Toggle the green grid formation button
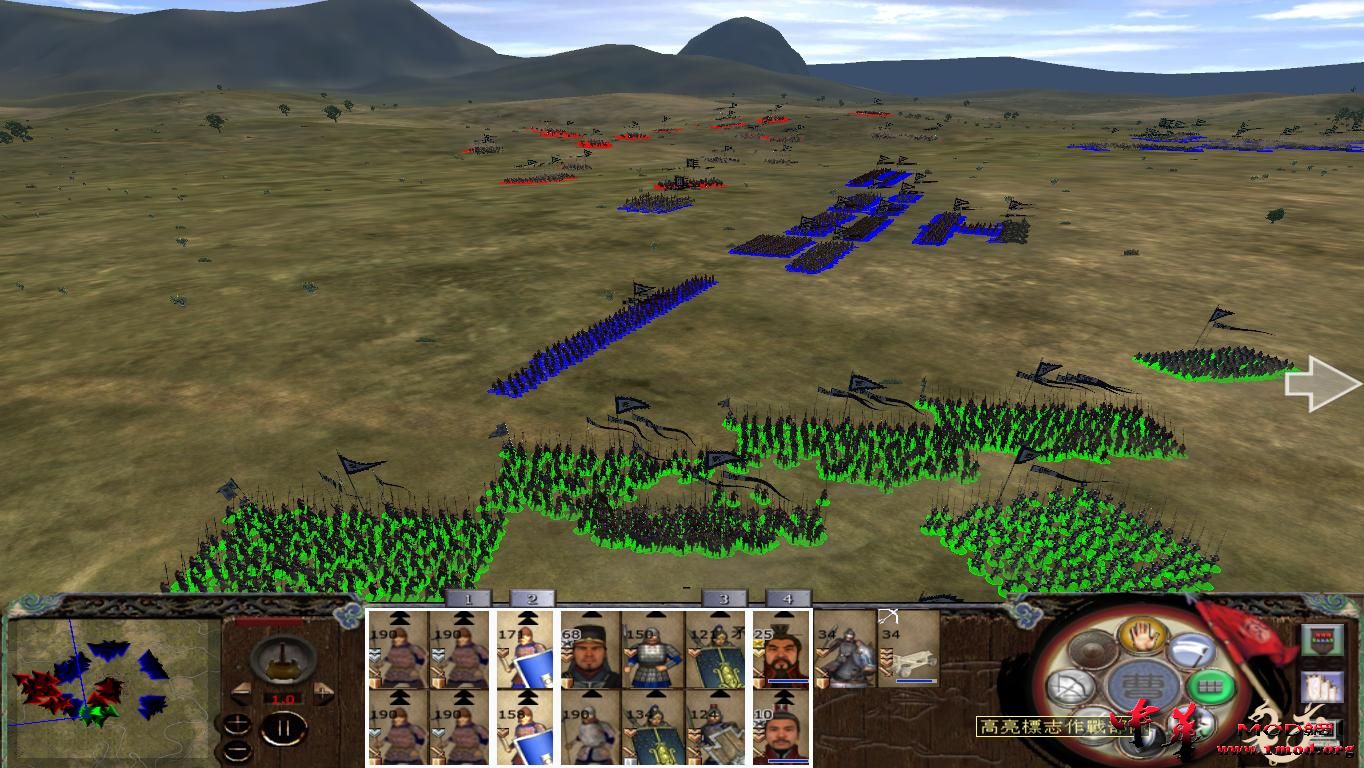This screenshot has height=768, width=1364. (x=1208, y=686)
